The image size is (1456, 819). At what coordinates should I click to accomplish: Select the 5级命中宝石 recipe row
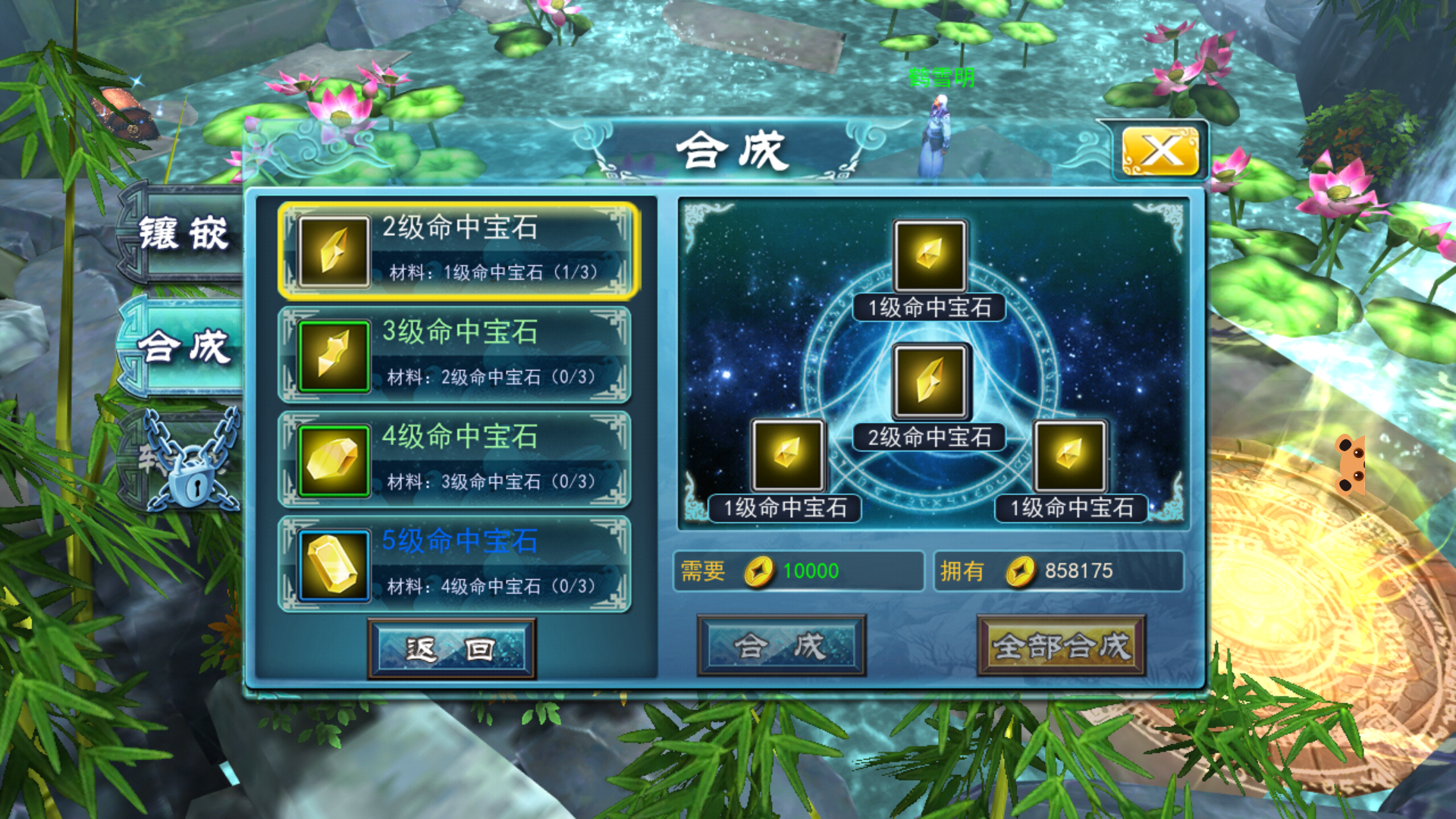coord(457,564)
